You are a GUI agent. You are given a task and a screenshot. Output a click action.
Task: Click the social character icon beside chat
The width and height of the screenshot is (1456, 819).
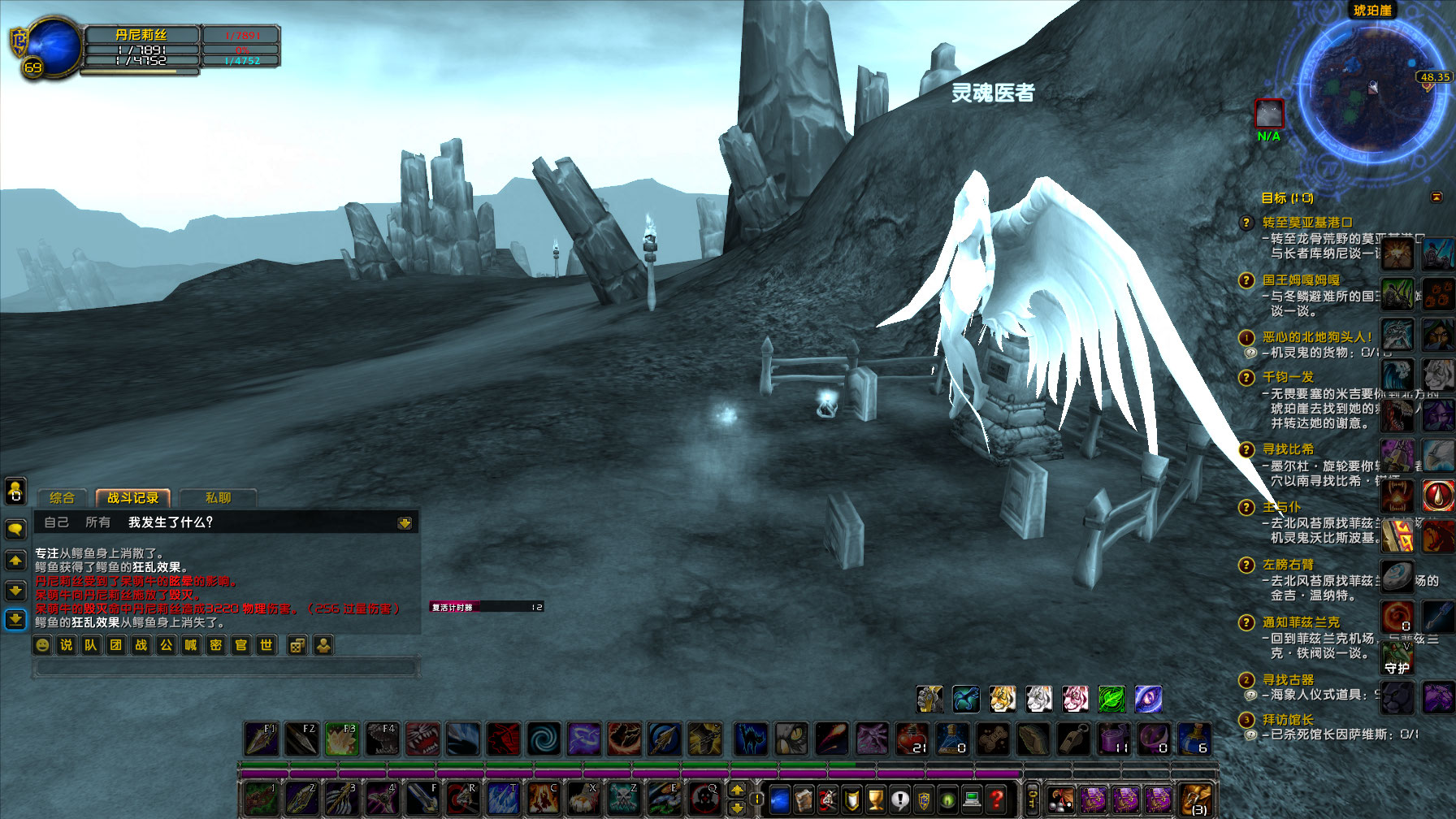click(x=323, y=644)
